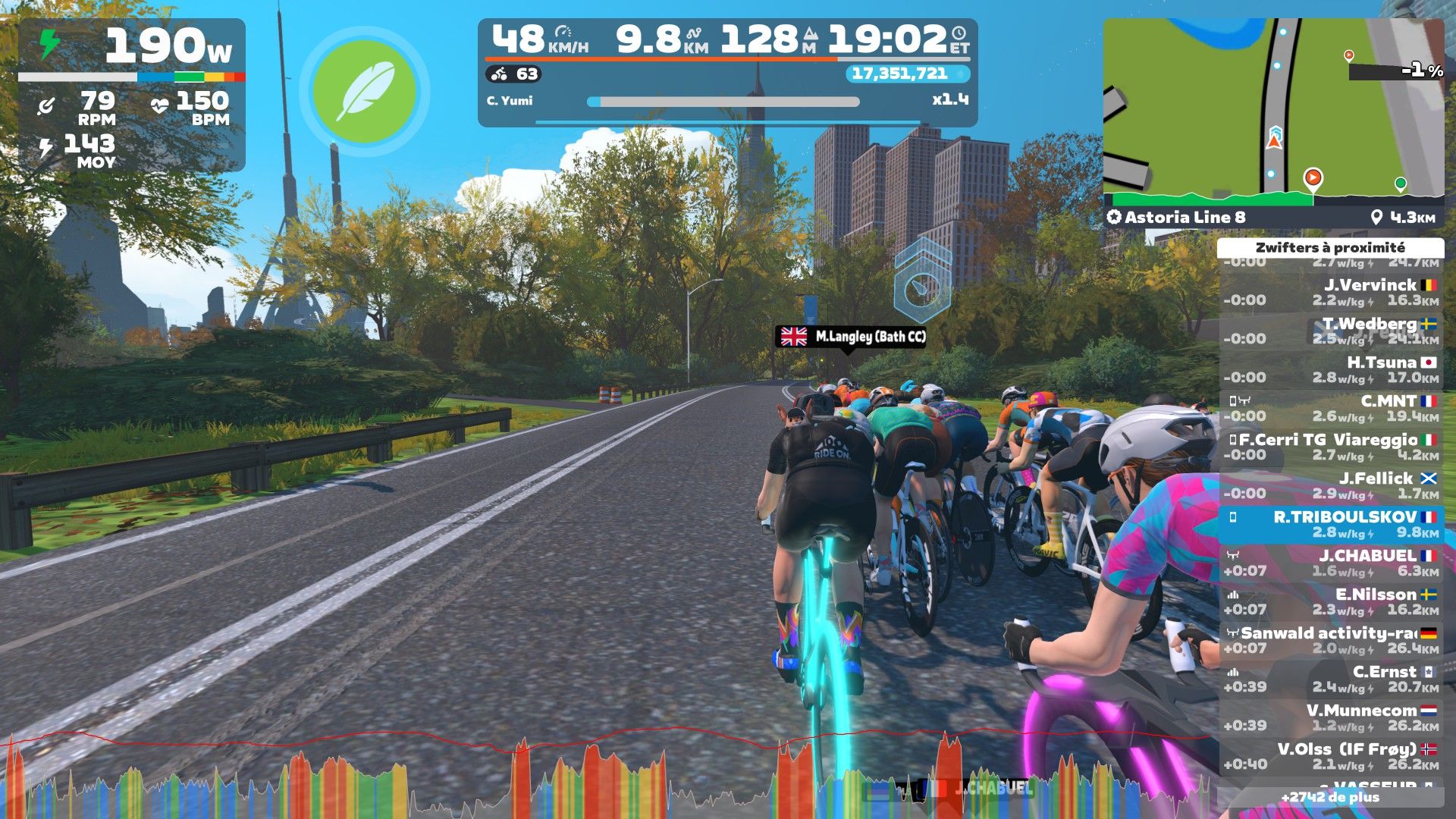Select J.Vervinck in nearby riders list
This screenshot has width=1456, height=819.
1331,293
